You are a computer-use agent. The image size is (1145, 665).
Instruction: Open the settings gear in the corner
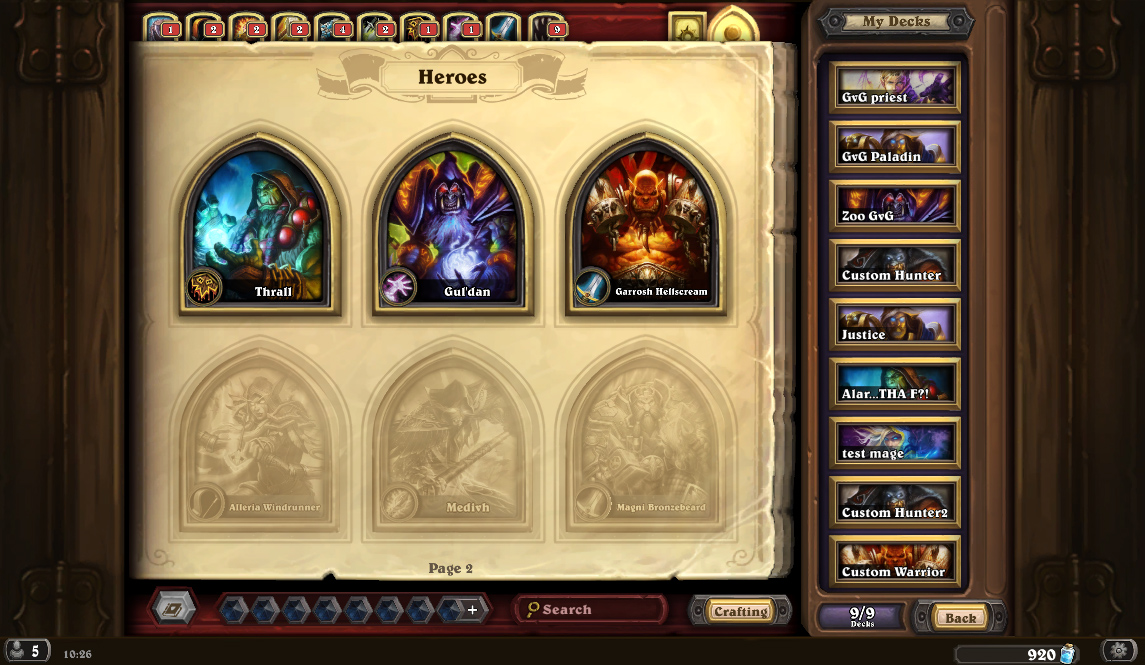click(1119, 651)
